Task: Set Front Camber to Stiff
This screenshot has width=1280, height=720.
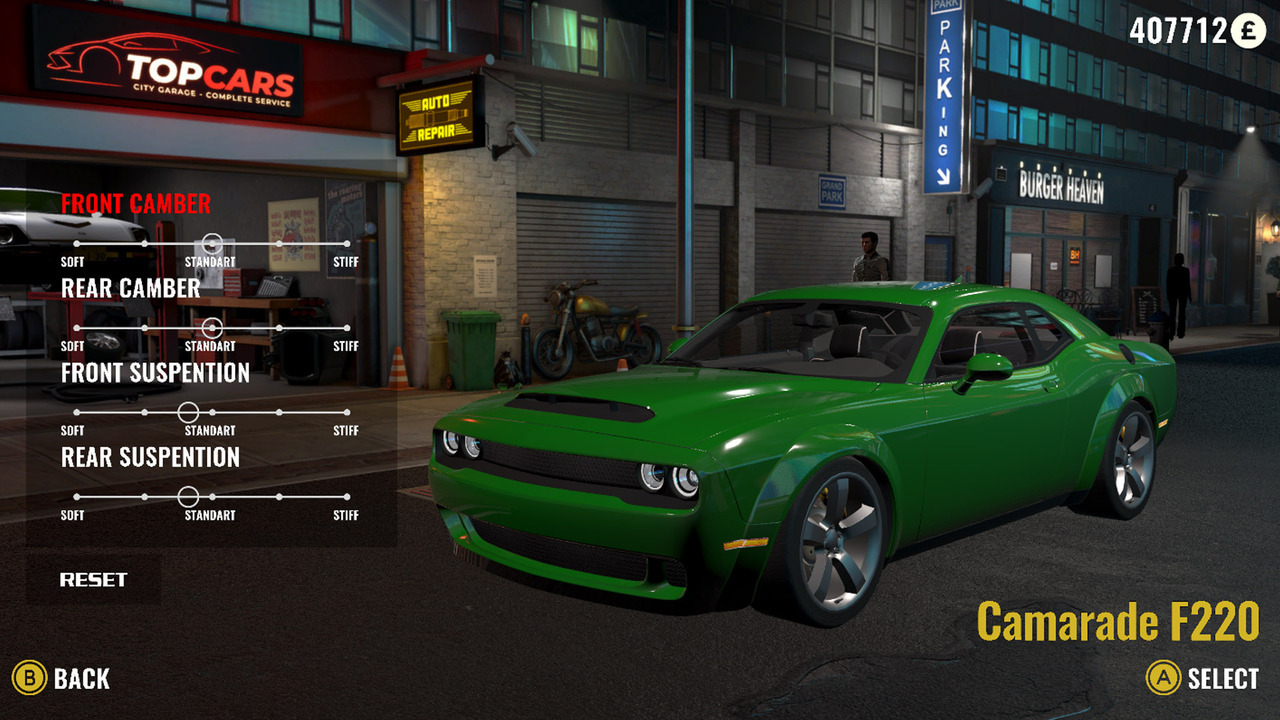Action: click(x=347, y=241)
